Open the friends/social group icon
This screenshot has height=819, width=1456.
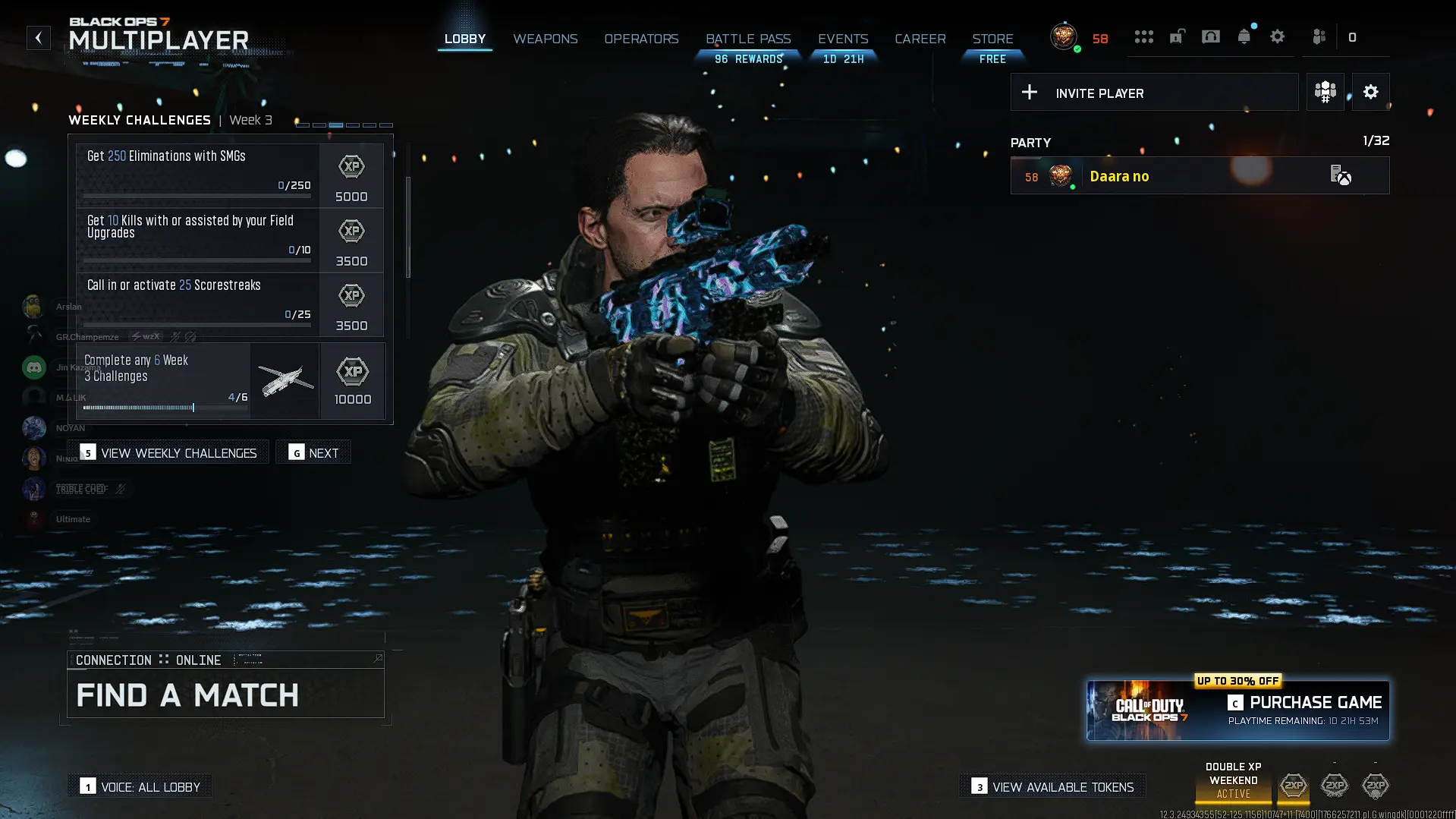pyautogui.click(x=1319, y=36)
